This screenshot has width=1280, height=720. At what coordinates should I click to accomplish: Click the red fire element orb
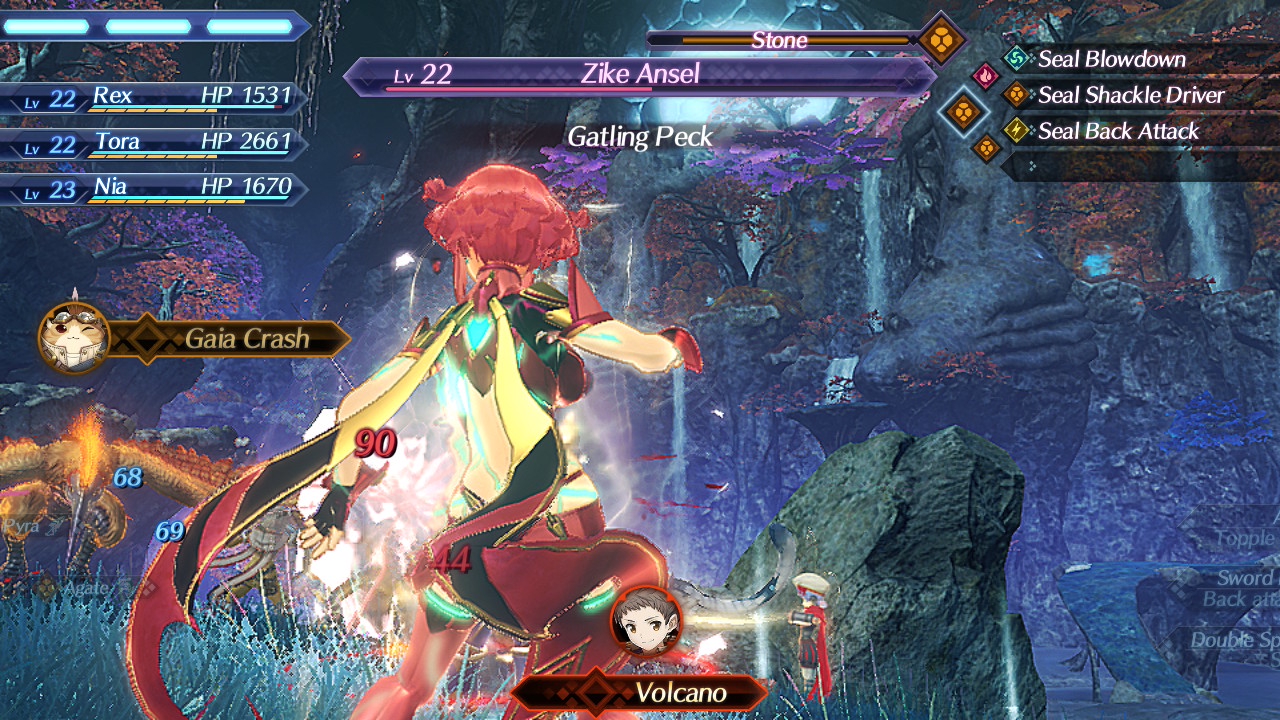985,76
